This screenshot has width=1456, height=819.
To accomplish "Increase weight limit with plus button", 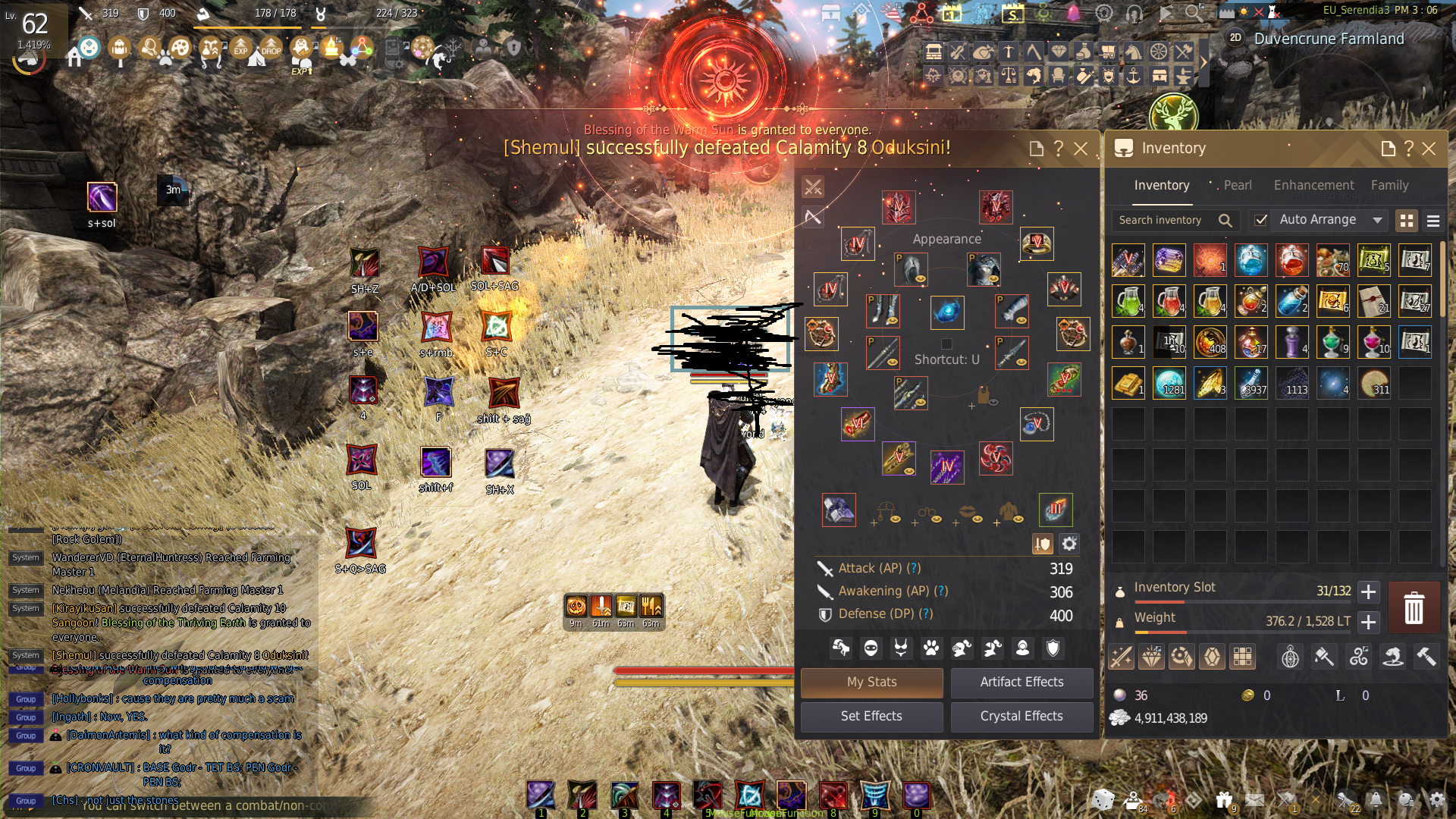I will [1368, 622].
